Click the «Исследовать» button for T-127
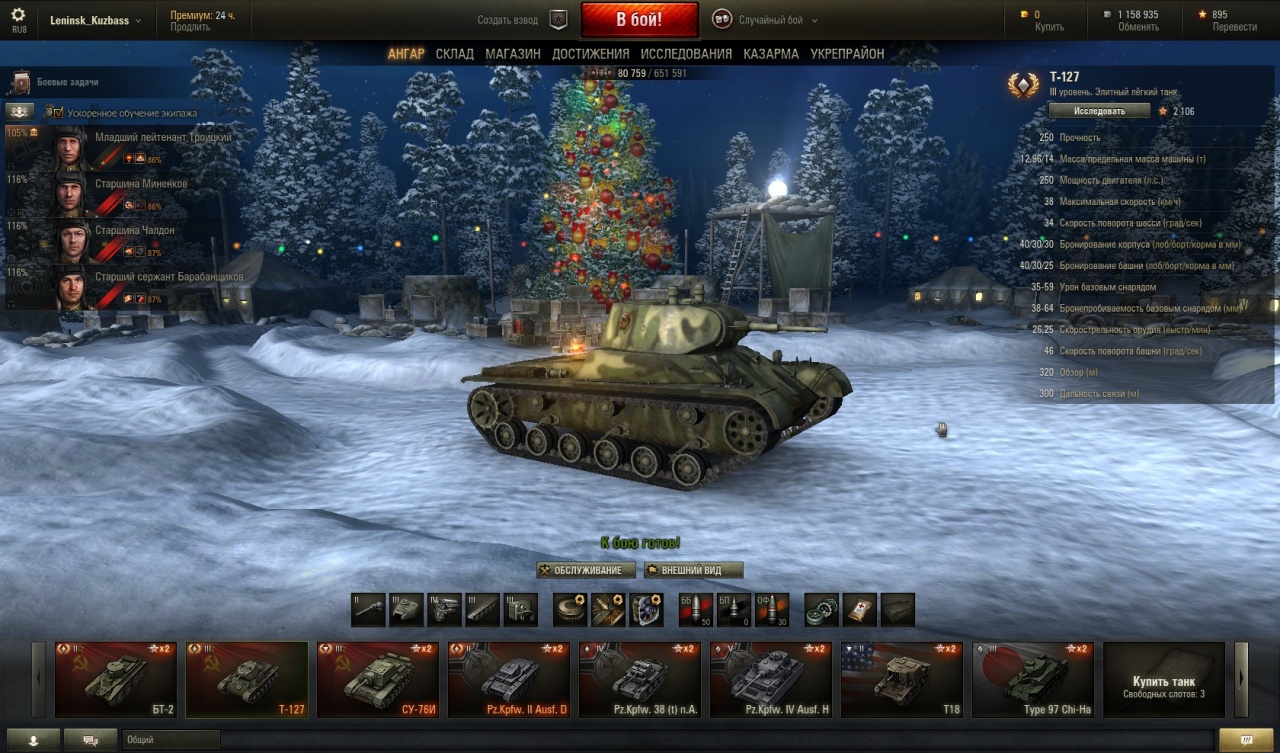 1099,111
